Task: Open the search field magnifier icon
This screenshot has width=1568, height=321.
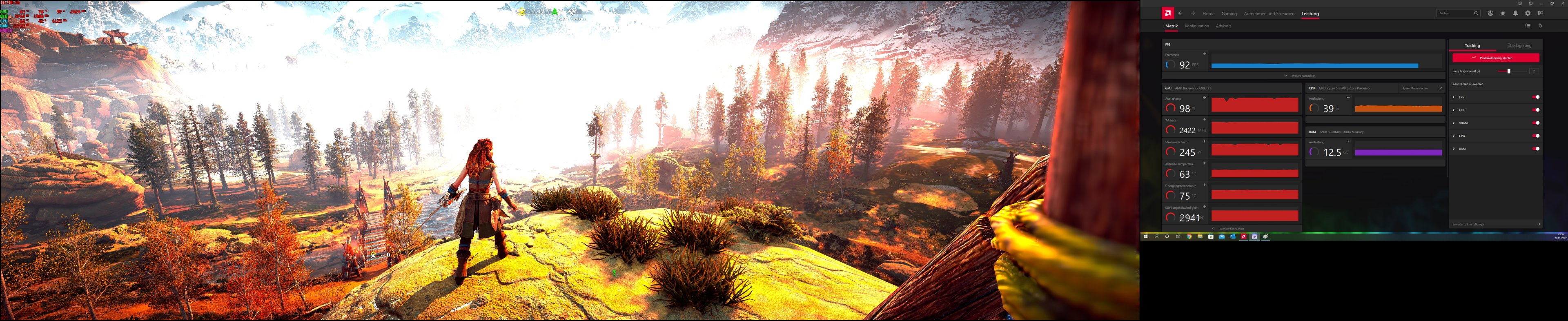Action: tap(1477, 14)
